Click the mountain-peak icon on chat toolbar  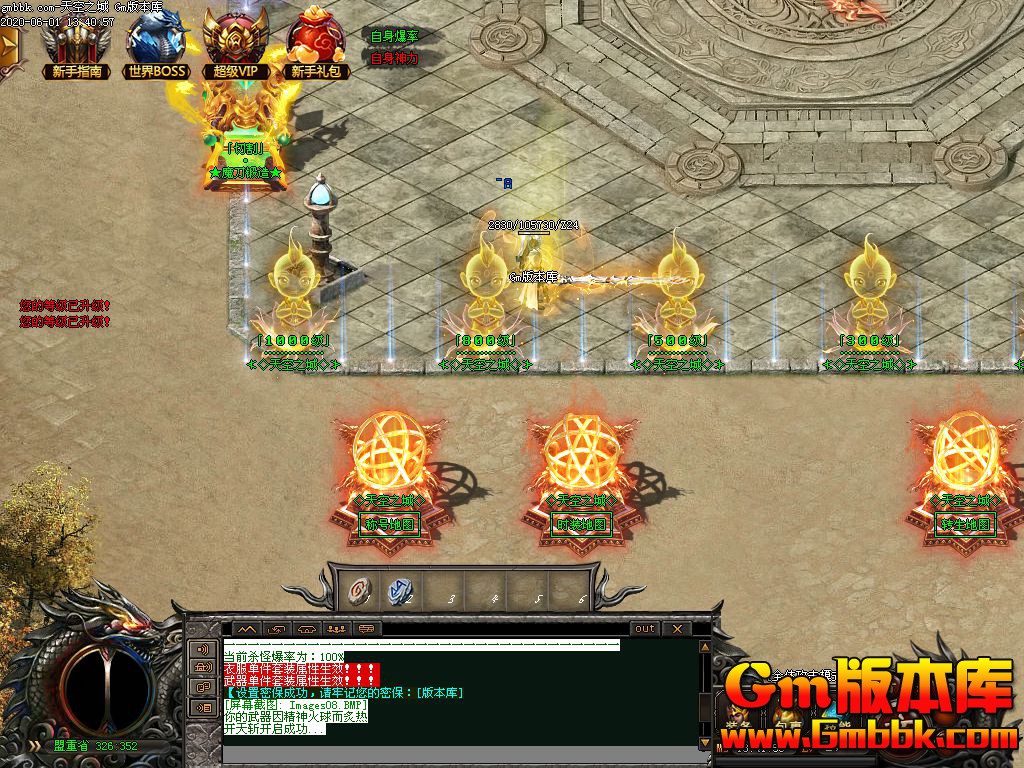click(246, 629)
